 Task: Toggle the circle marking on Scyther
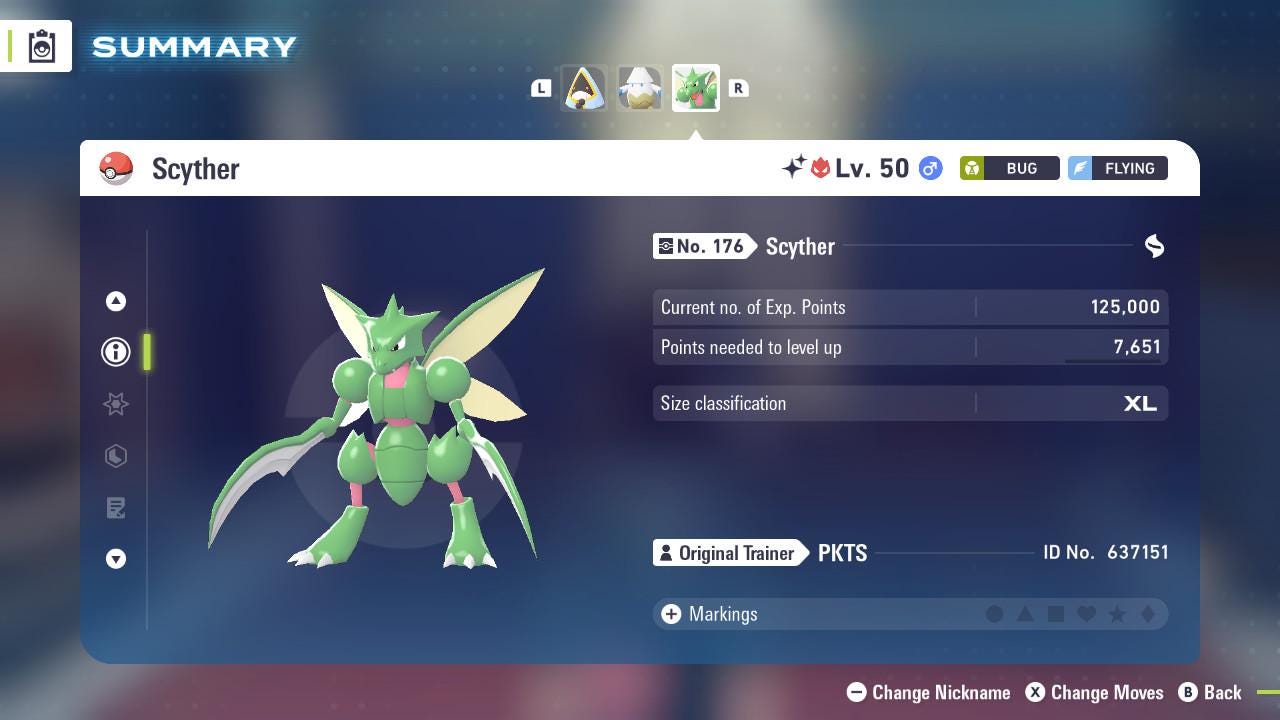pos(995,614)
